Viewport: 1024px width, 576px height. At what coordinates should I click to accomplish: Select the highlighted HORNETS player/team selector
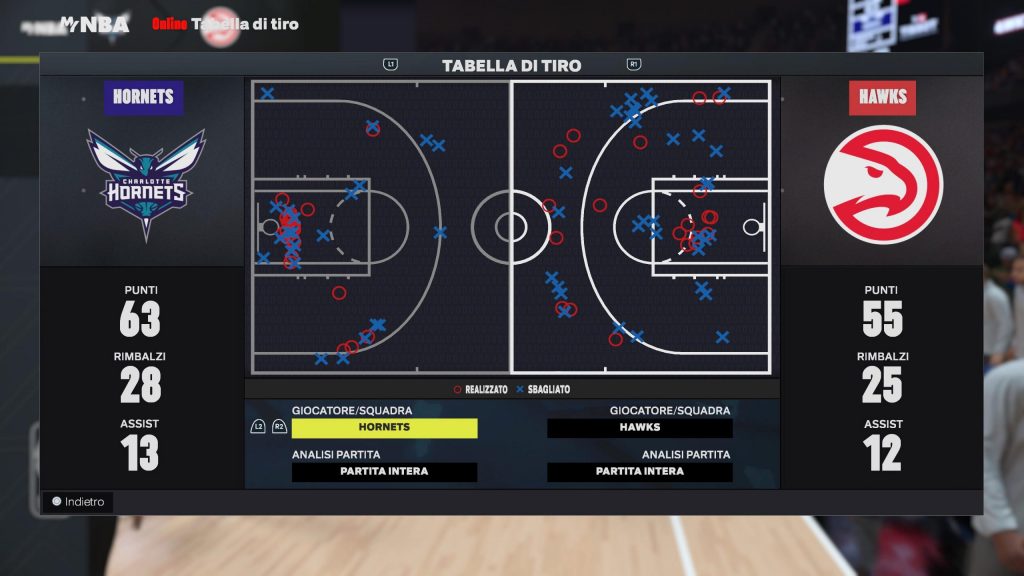tap(384, 428)
